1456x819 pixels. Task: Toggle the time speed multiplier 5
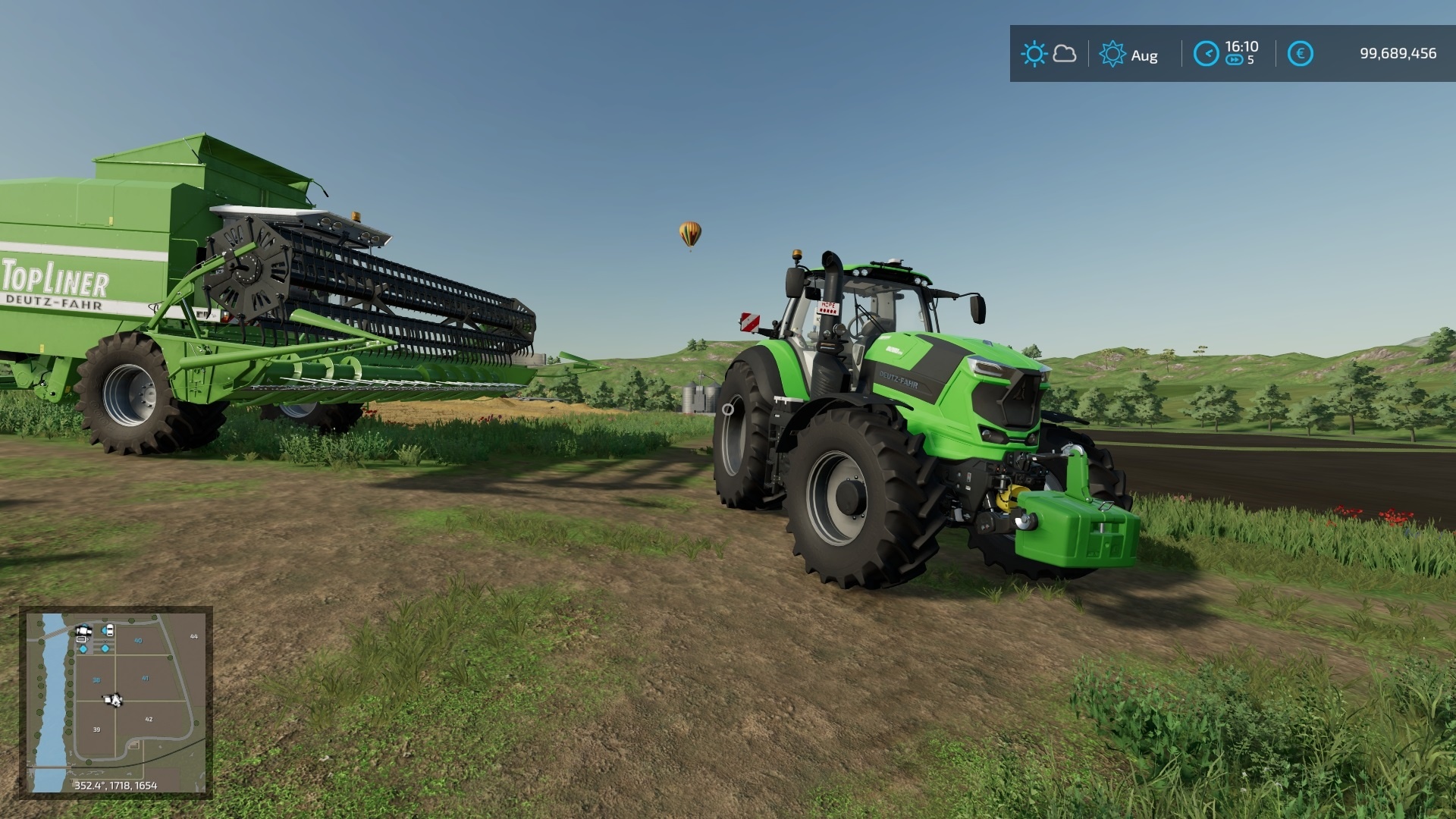1251,59
